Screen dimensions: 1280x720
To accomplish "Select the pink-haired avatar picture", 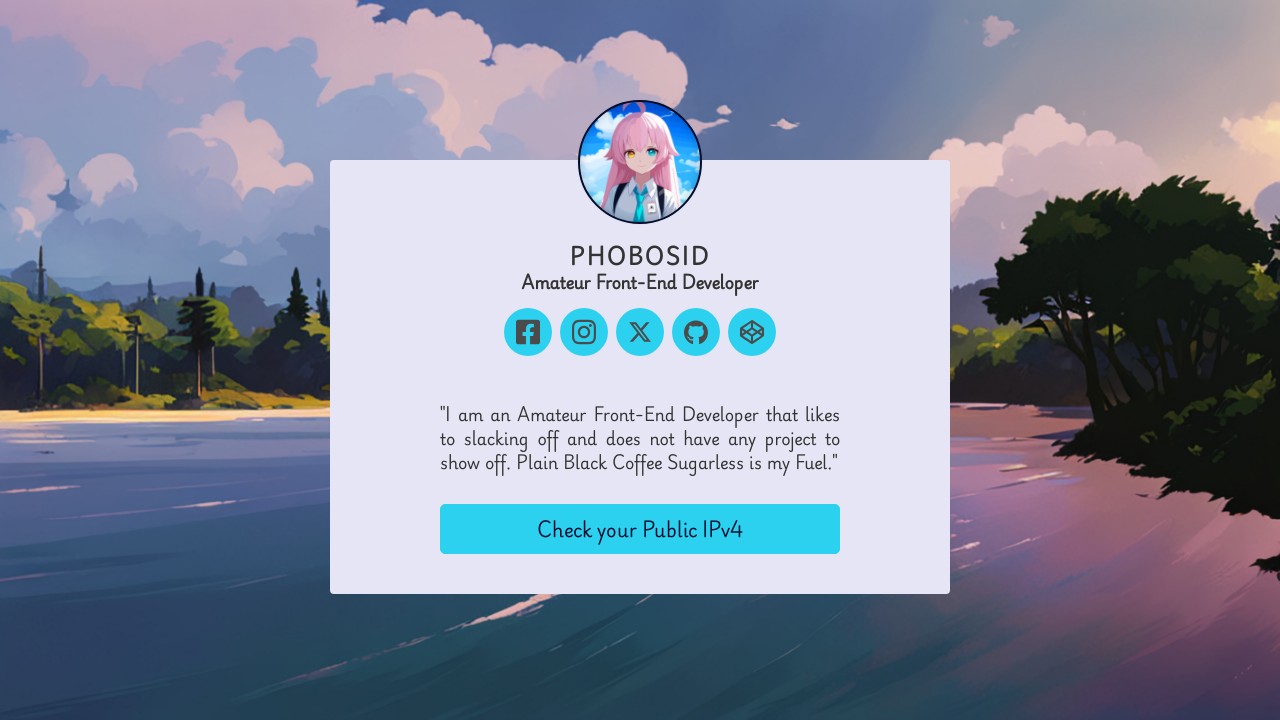I will tap(640, 162).
